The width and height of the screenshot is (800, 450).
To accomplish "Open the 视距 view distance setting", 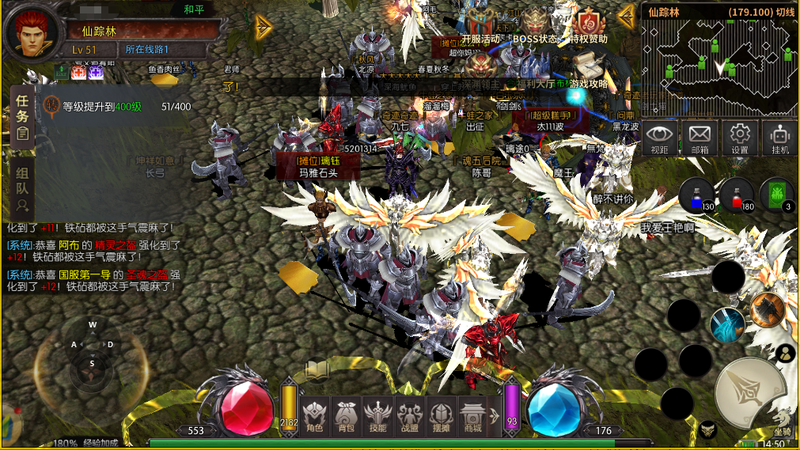I will tap(659, 137).
